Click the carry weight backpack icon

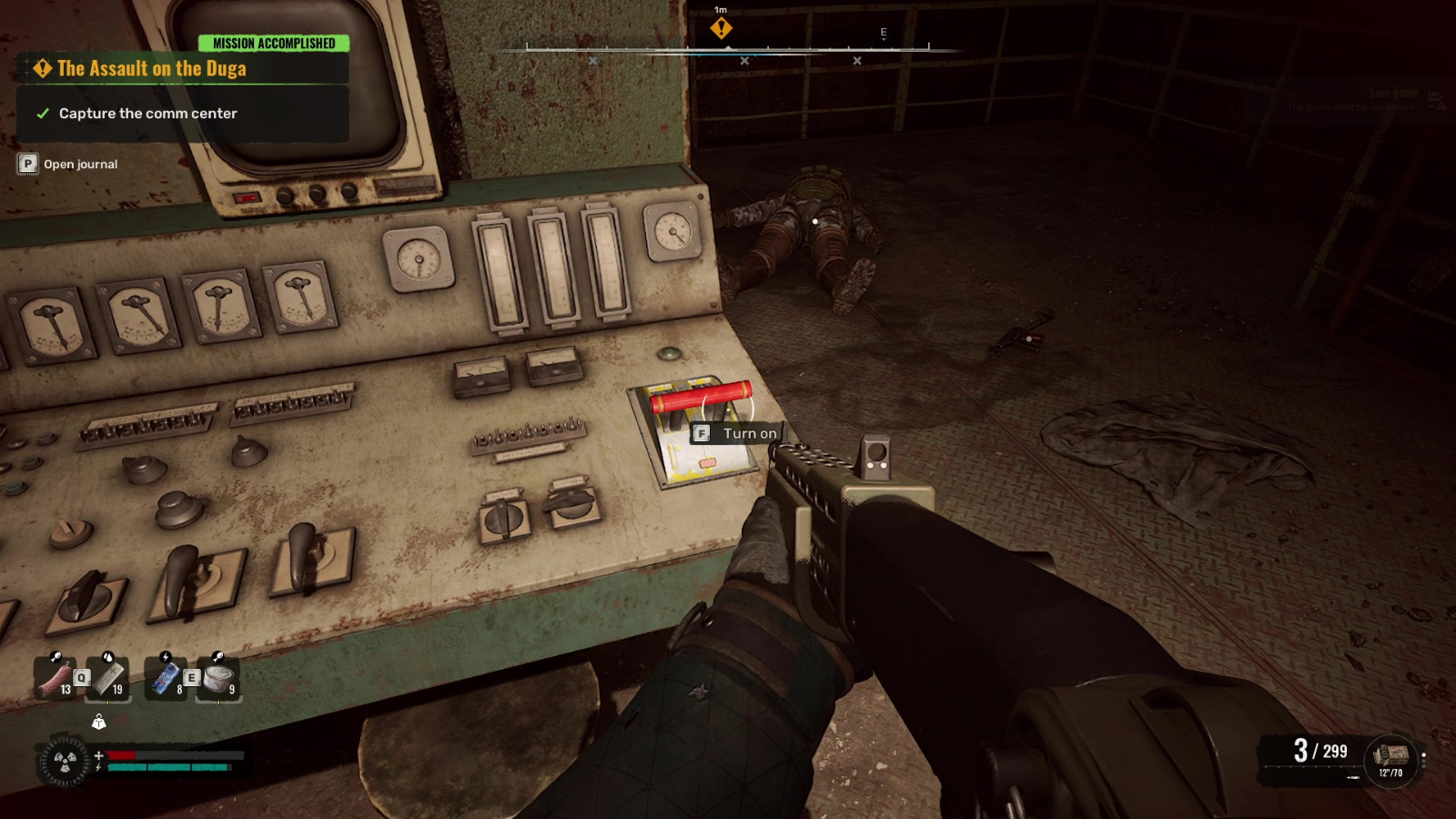point(98,723)
